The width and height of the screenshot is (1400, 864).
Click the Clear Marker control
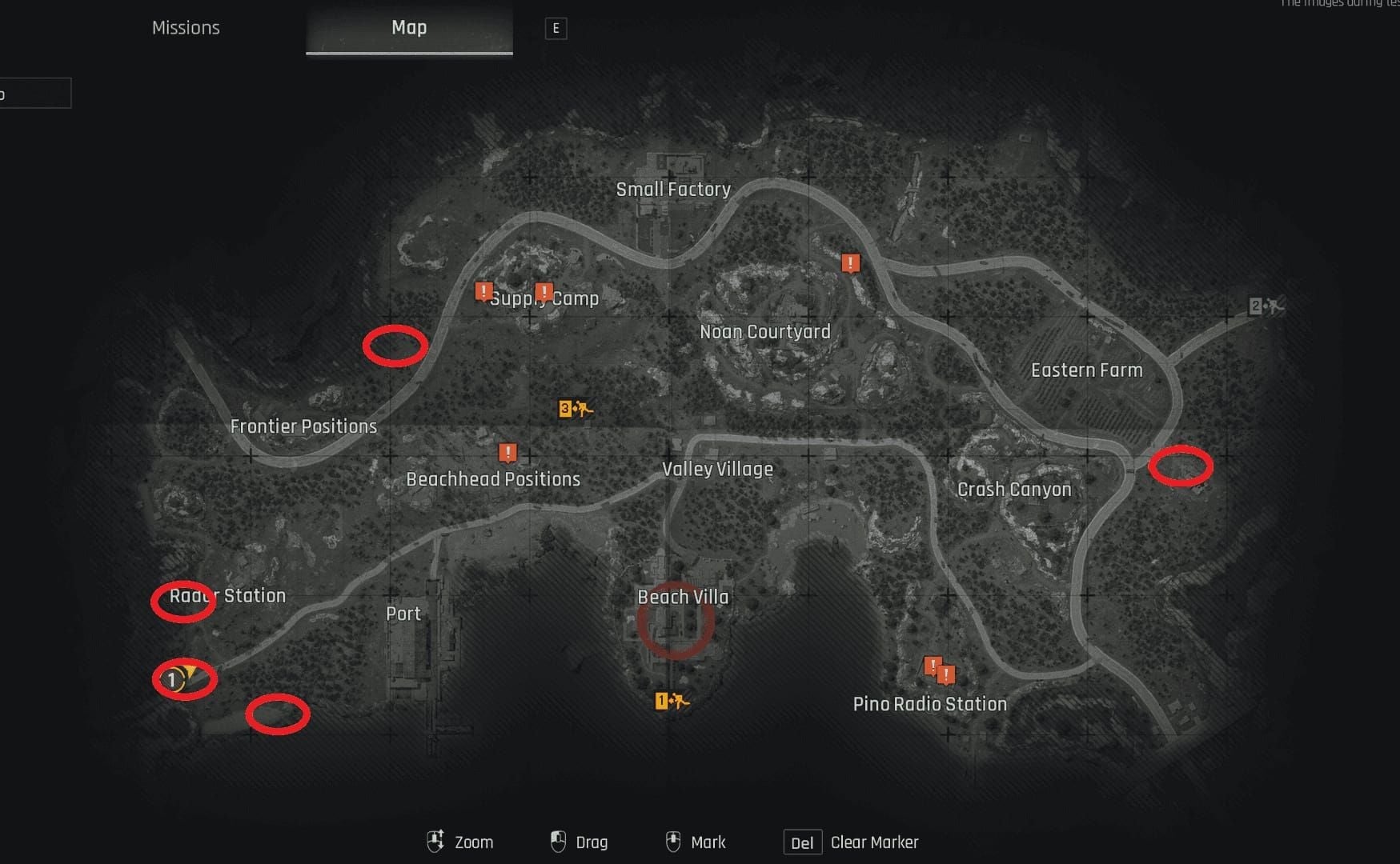pyautogui.click(x=874, y=842)
